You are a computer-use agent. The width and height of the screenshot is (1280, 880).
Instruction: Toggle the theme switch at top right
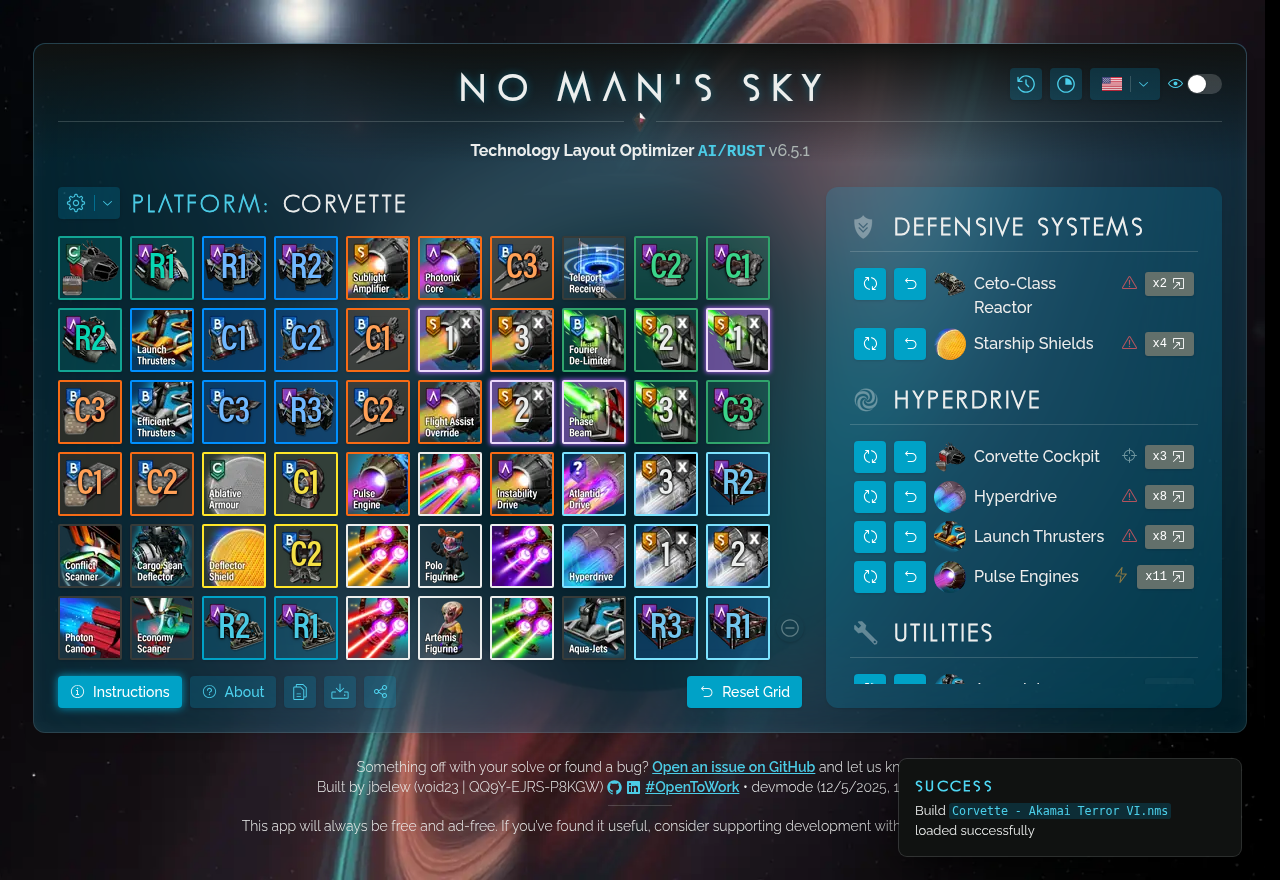pos(1205,84)
